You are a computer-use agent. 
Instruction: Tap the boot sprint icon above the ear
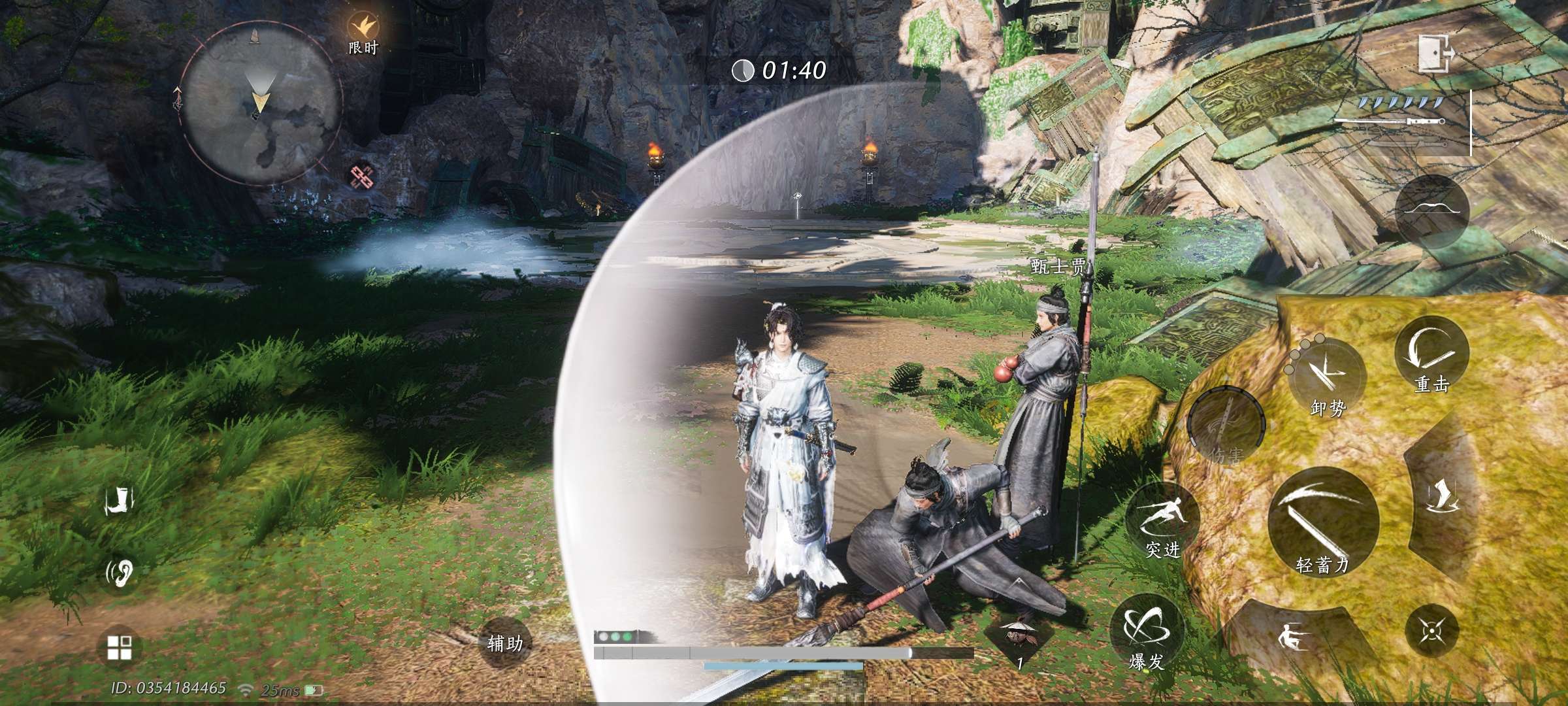tap(120, 501)
